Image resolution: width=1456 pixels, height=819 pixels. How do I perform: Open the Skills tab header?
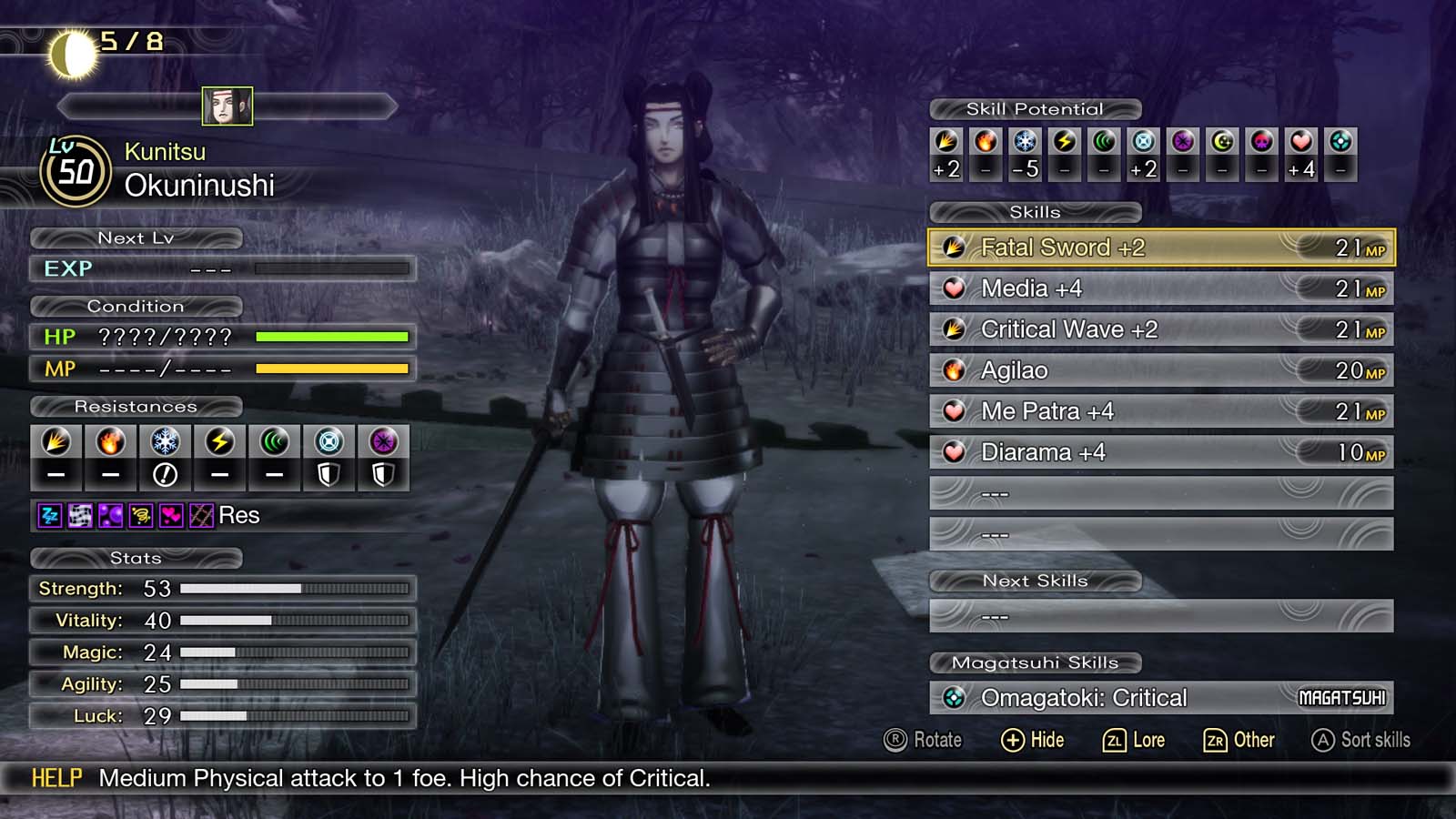tap(1035, 212)
